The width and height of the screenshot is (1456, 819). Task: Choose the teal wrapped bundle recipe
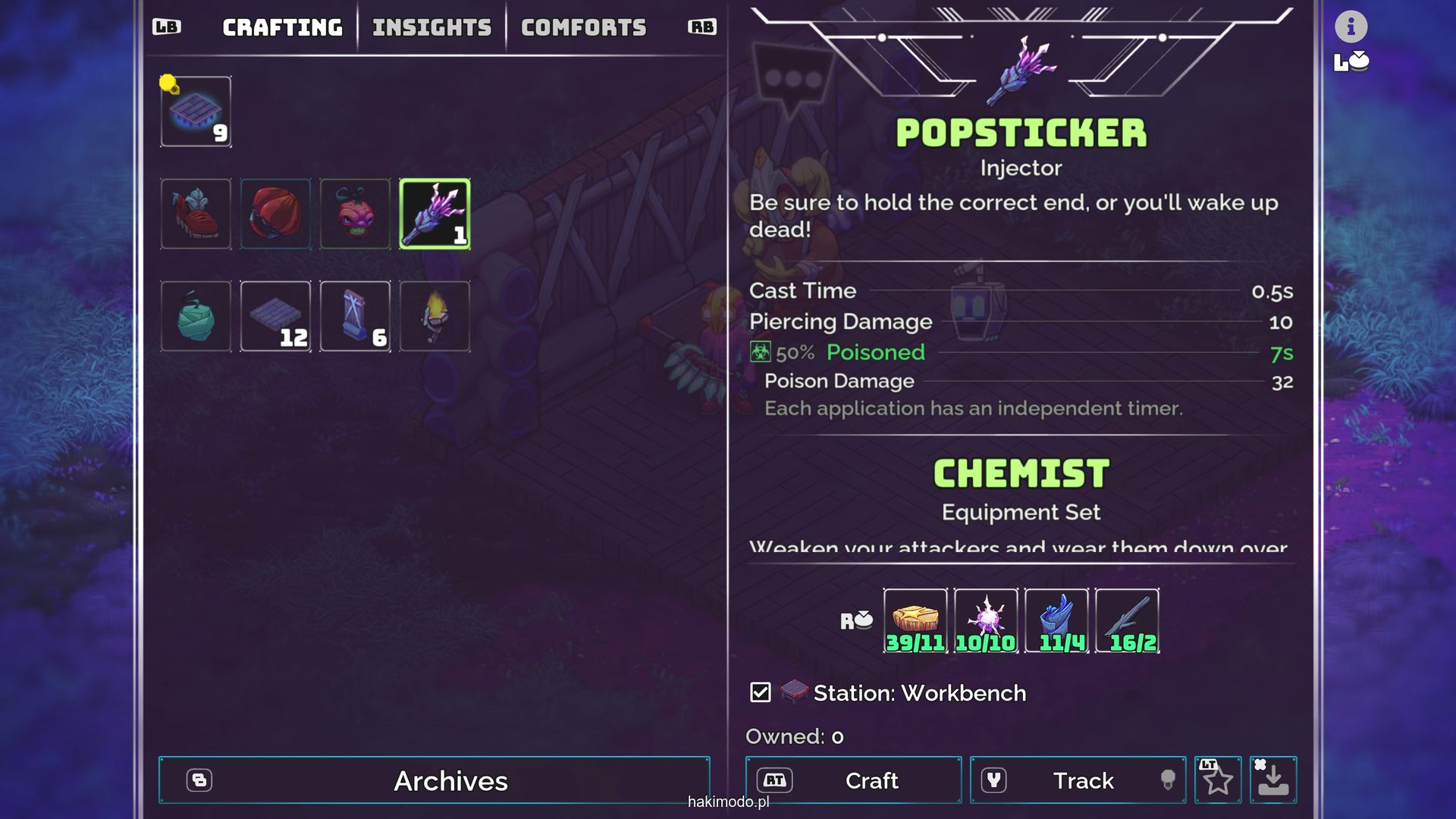pos(196,316)
